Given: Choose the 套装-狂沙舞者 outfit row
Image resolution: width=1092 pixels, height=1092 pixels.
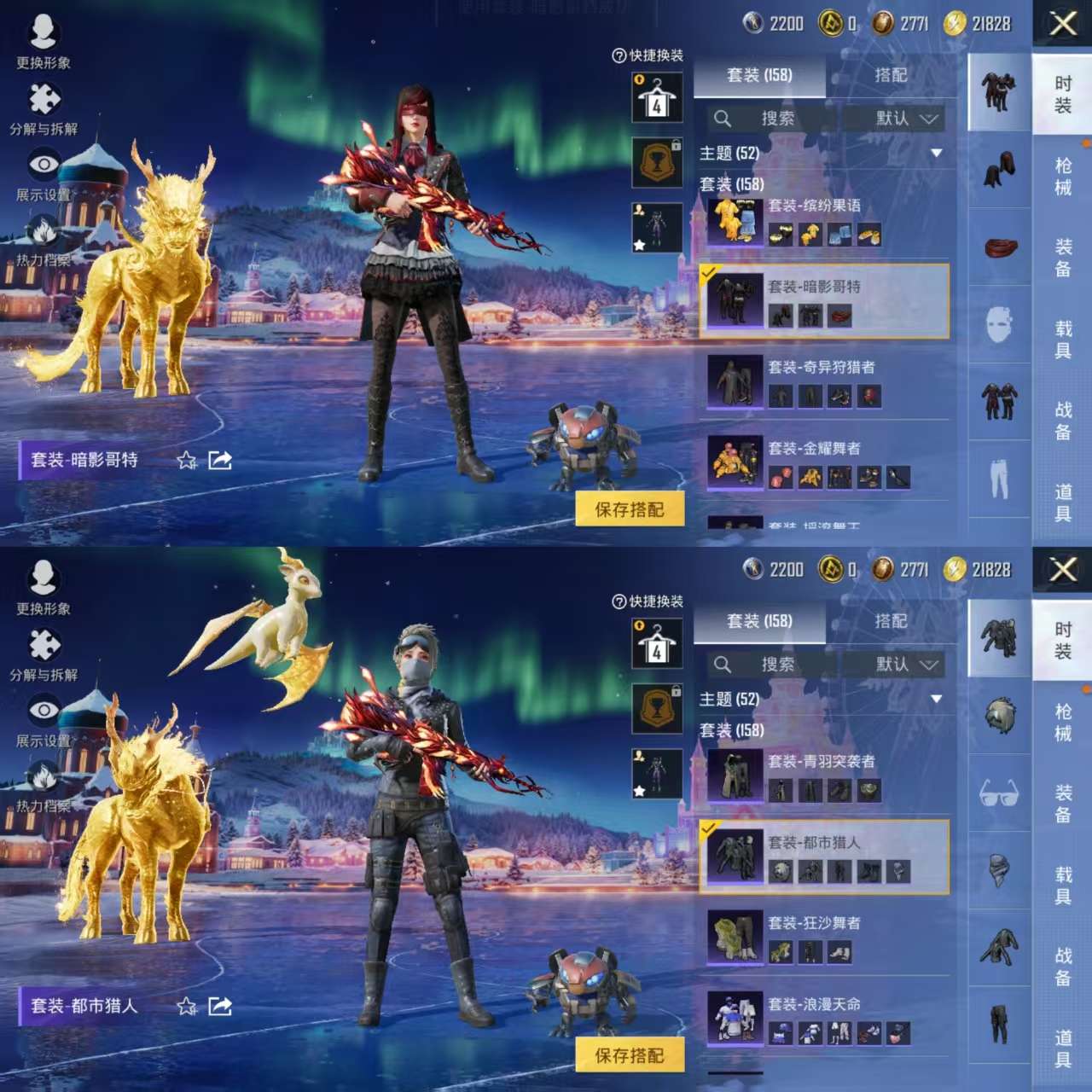Looking at the screenshot, I should [823, 938].
